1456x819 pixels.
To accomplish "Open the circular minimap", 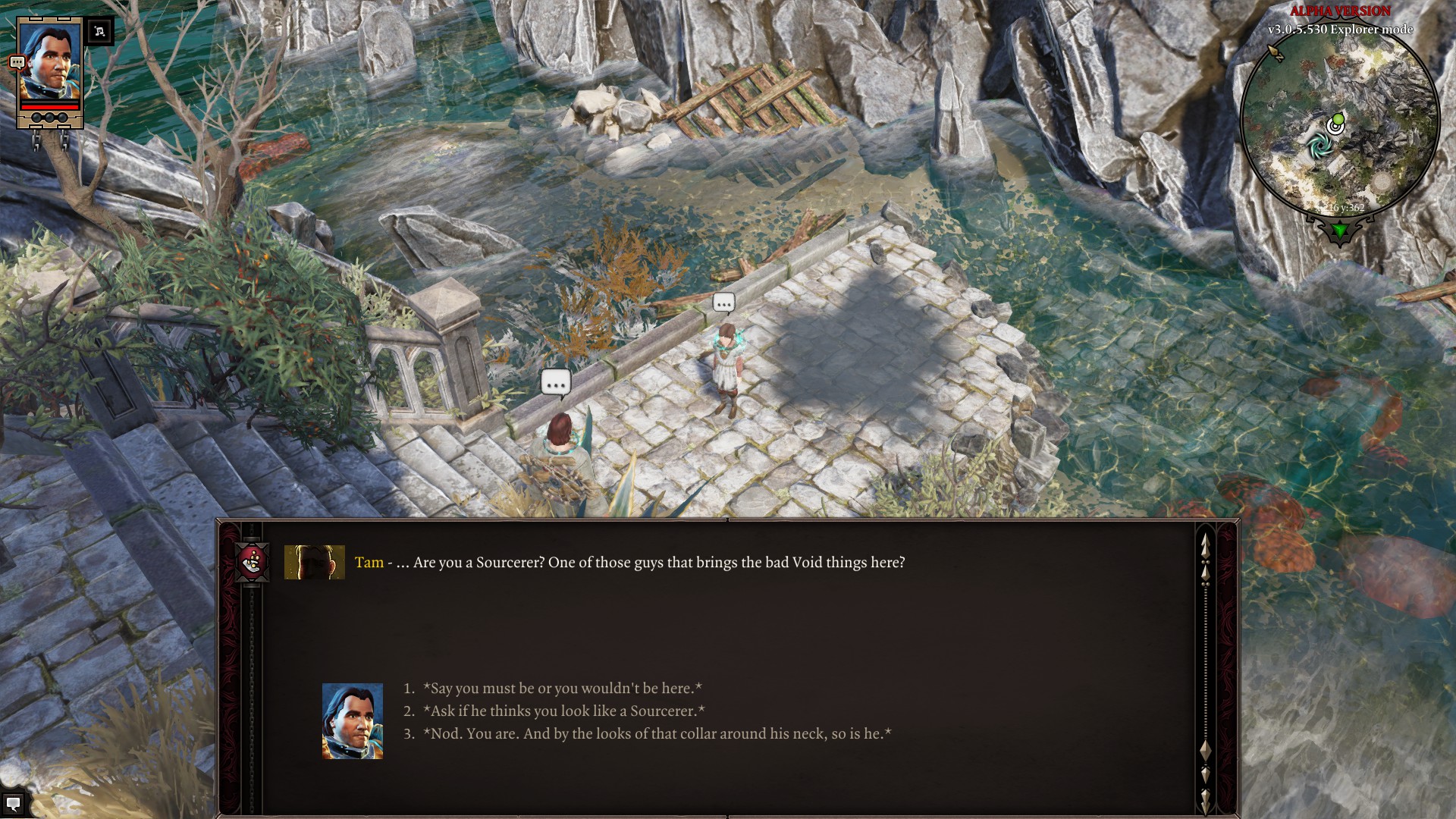I will (x=1340, y=129).
